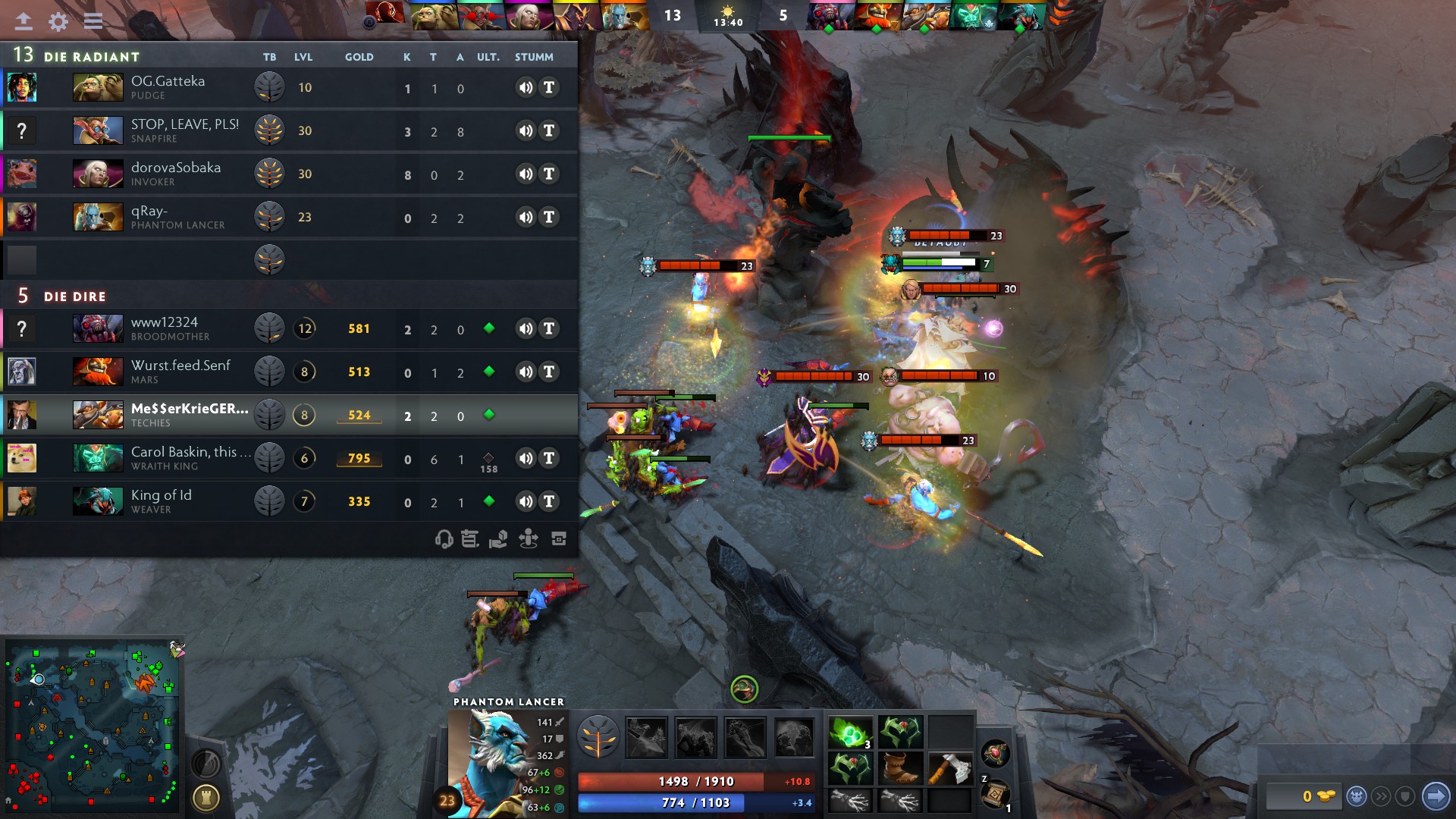Viewport: 1456px width, 819px height.
Task: Select the Pudge portrait in top bar
Action: tap(435, 16)
